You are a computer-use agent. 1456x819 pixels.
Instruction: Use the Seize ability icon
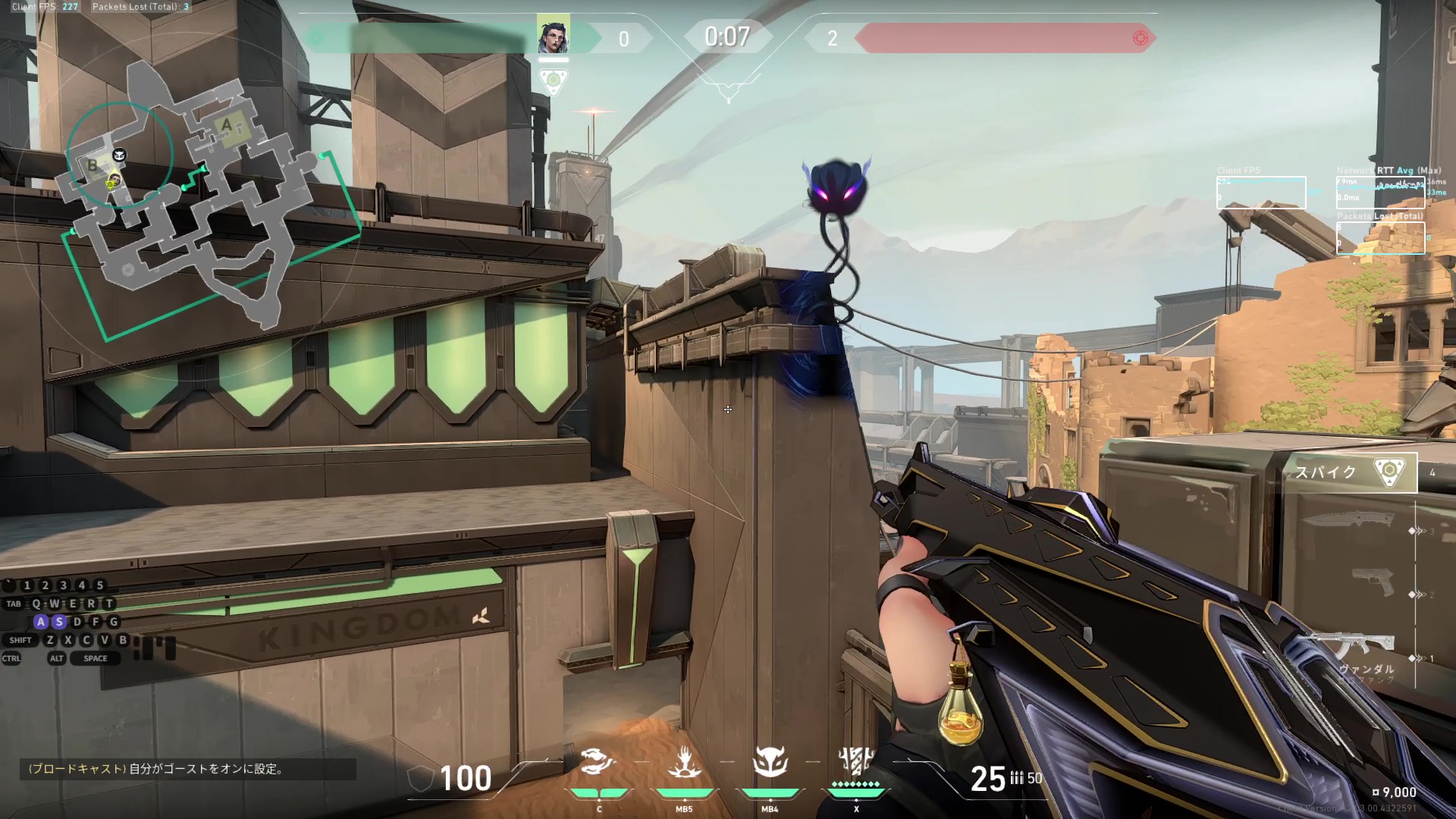(x=684, y=762)
